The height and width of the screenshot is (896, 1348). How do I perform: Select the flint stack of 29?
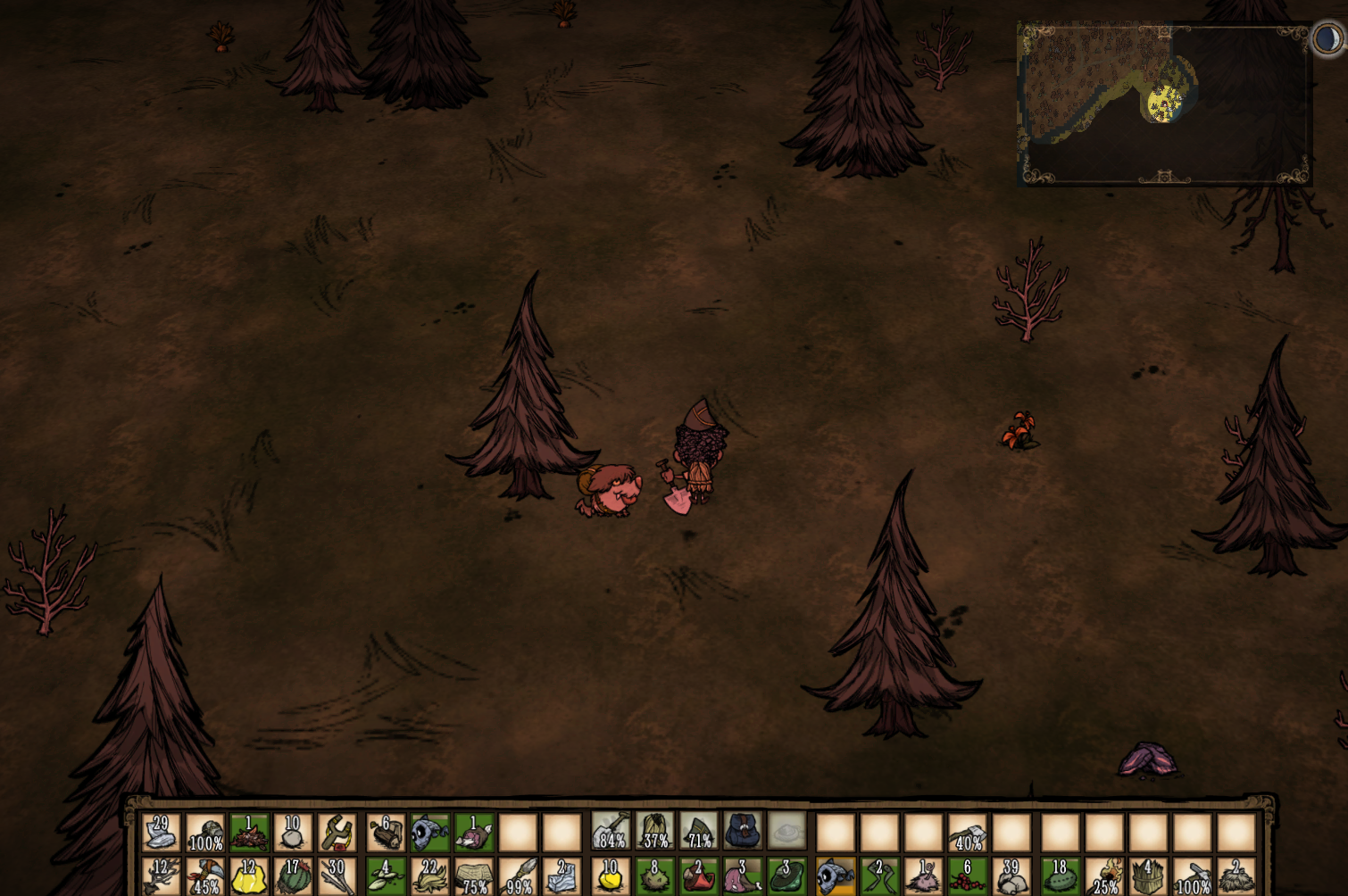click(161, 833)
